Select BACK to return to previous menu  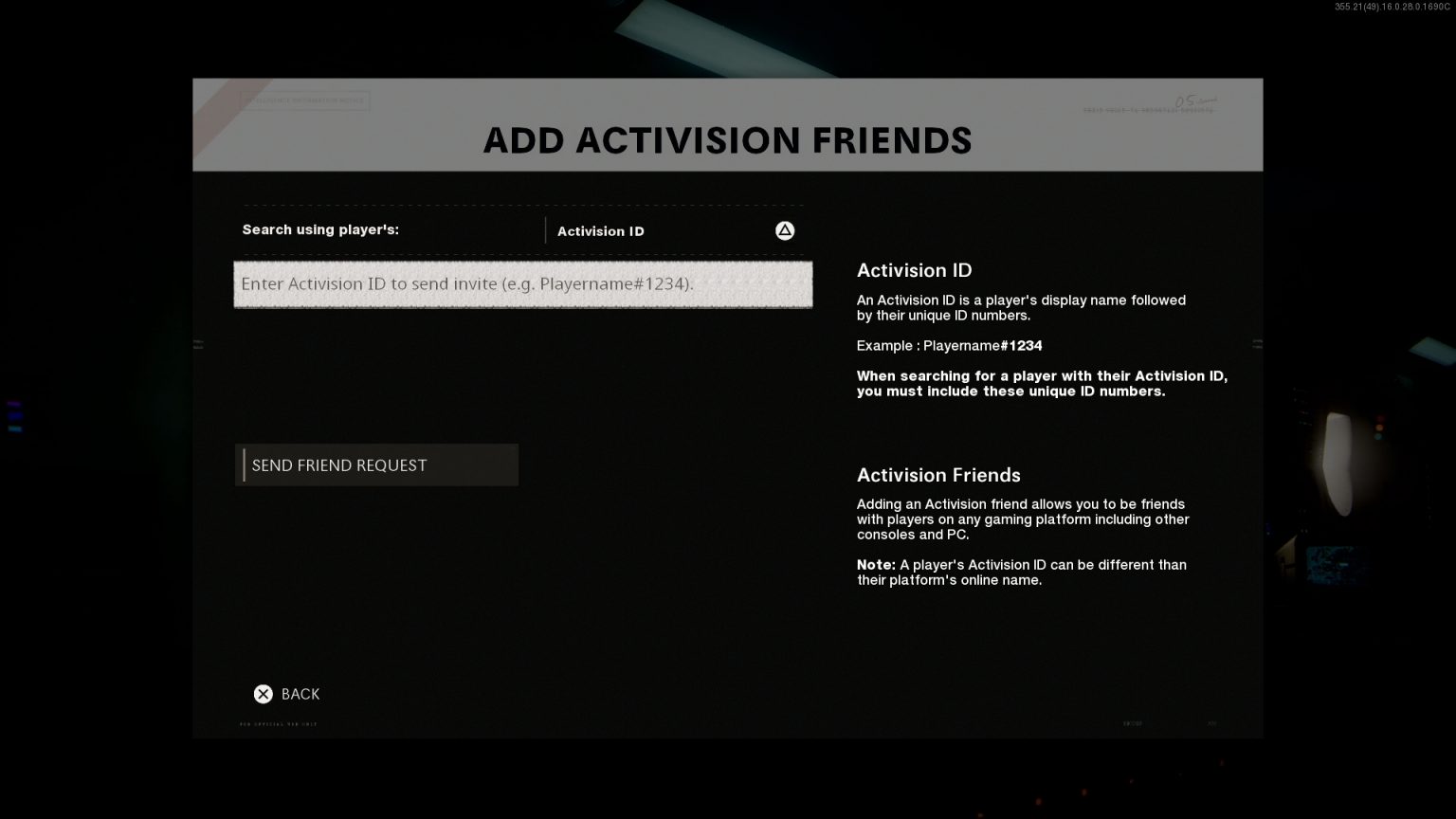click(x=300, y=694)
